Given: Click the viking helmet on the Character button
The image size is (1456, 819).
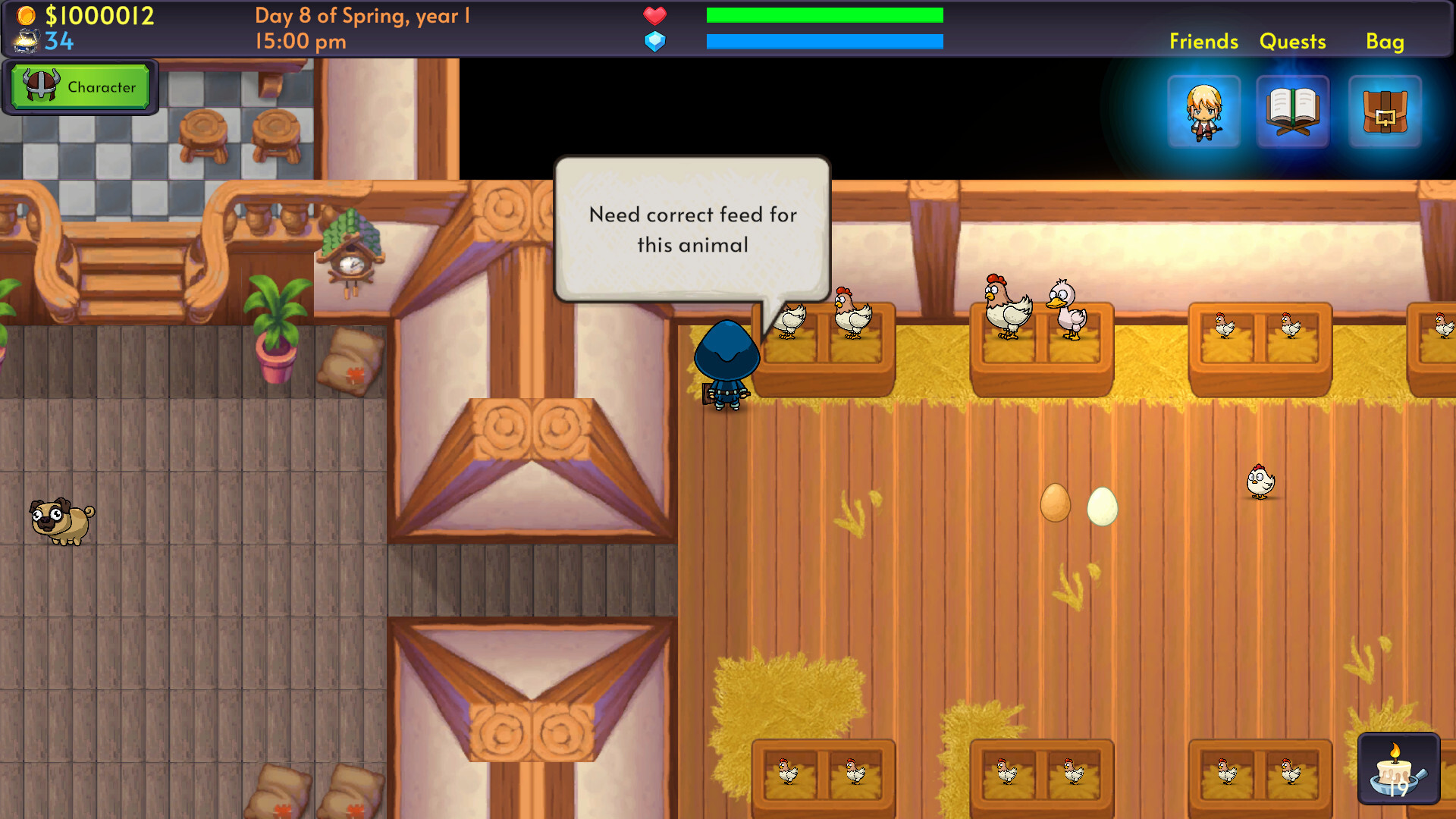Looking at the screenshot, I should [x=40, y=86].
